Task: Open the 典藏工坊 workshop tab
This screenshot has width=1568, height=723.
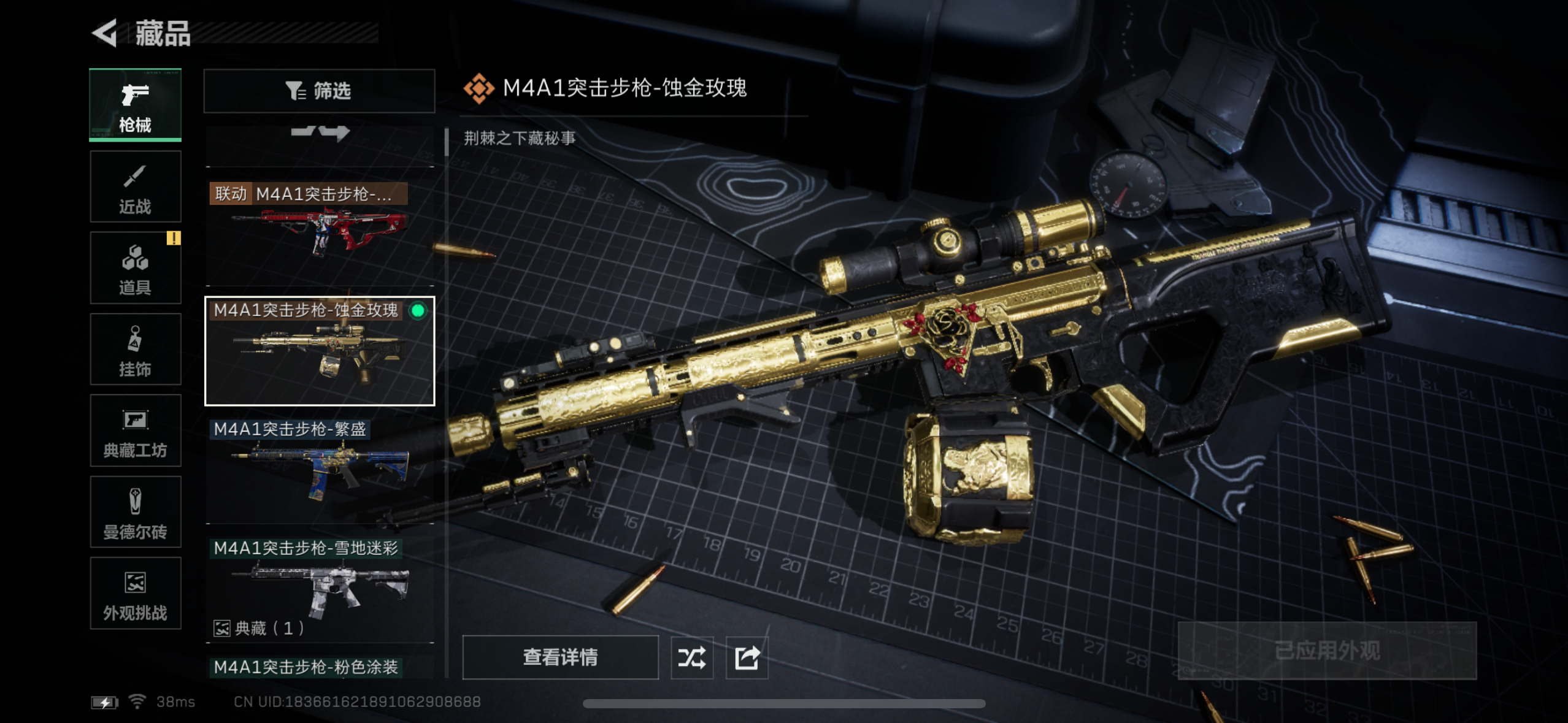Action: [135, 431]
